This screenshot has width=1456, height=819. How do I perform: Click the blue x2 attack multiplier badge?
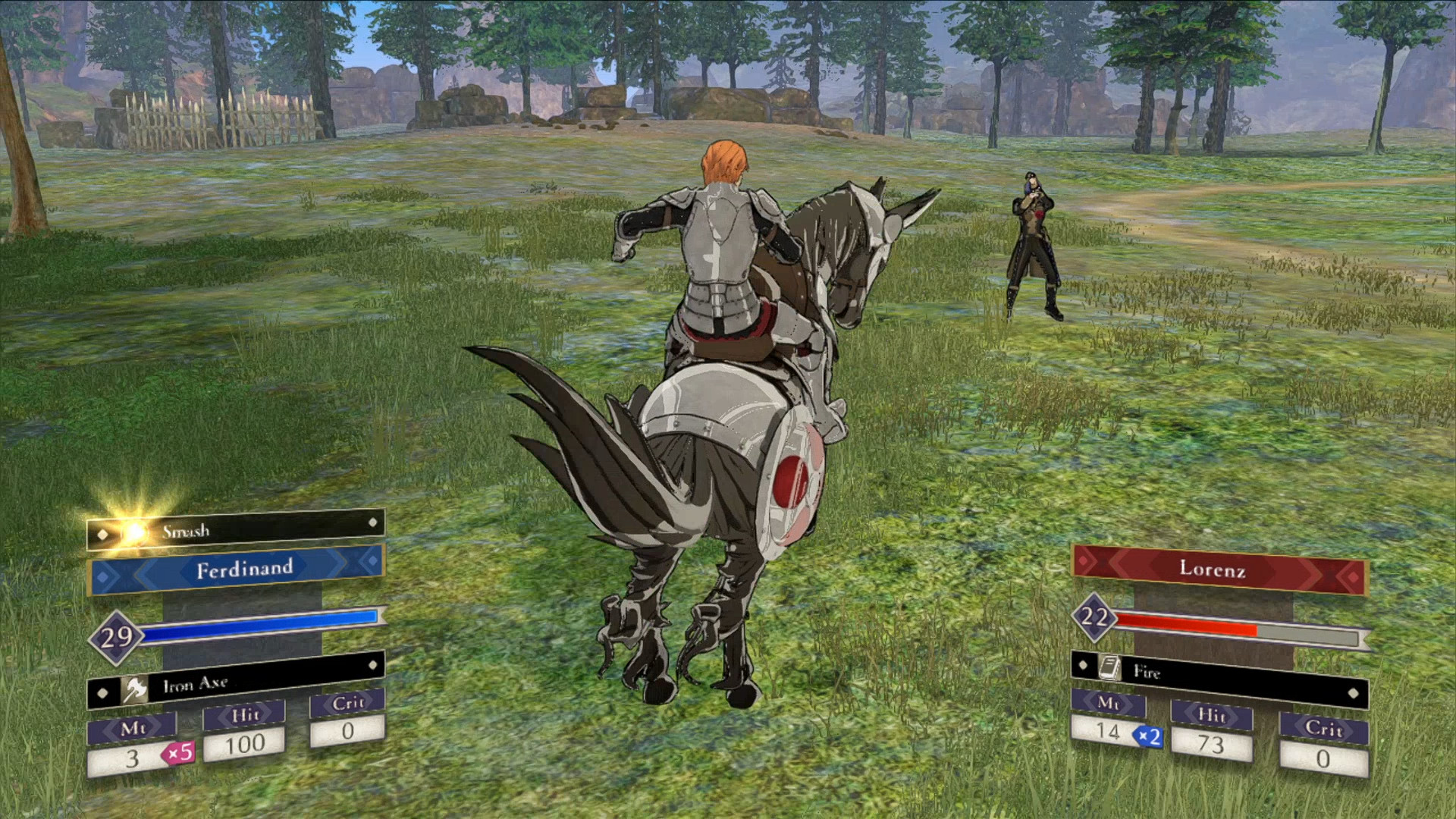1147,736
